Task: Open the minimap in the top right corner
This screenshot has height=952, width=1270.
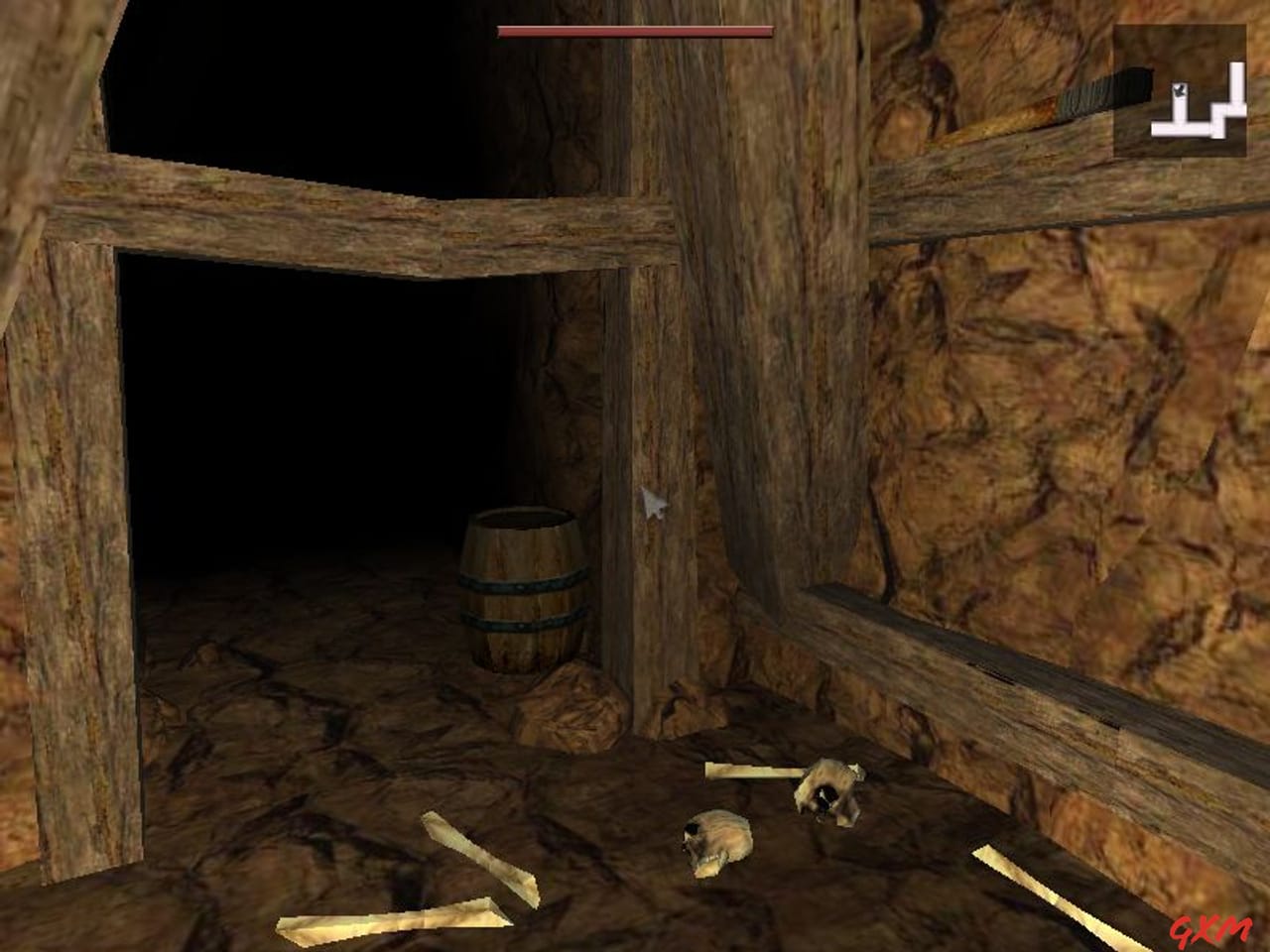Action: point(1181,89)
